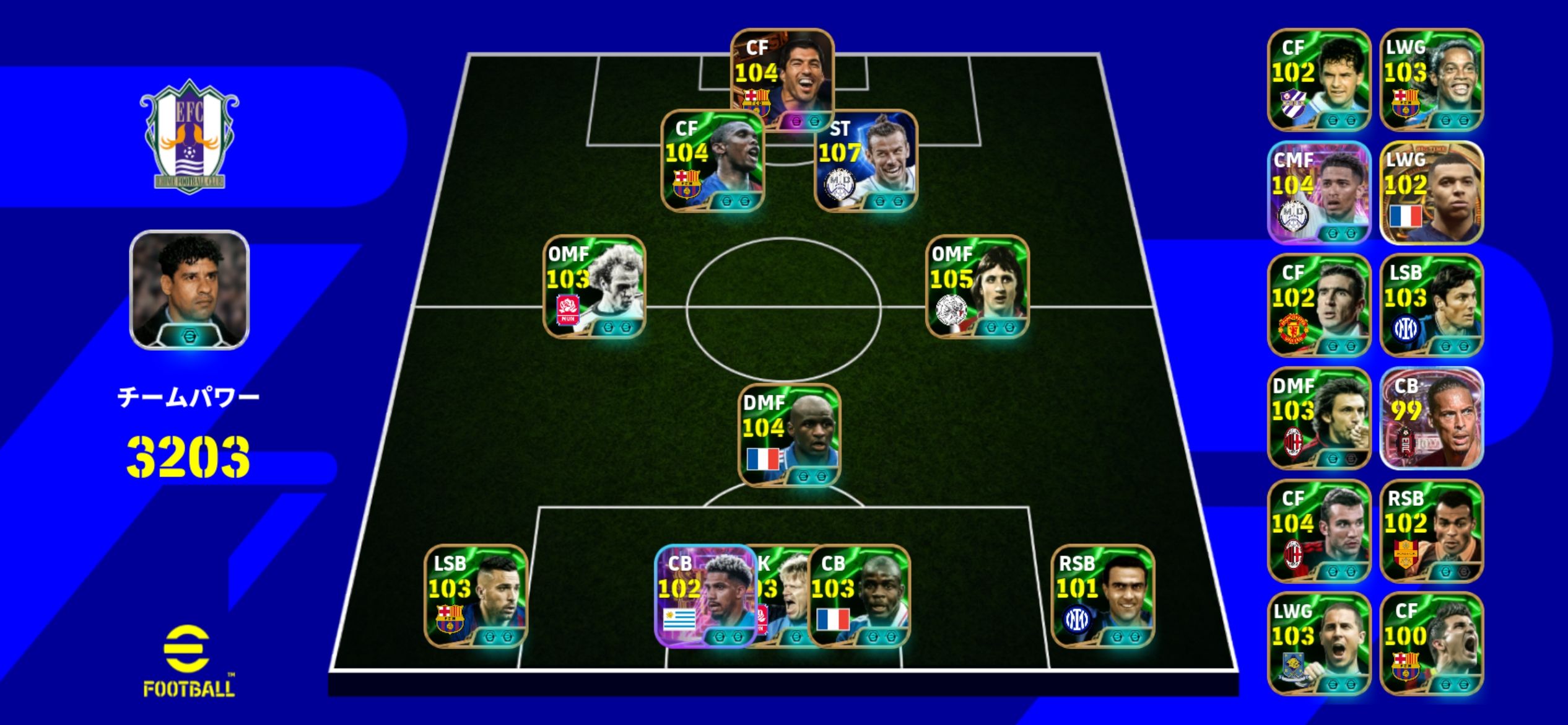1568x725 pixels.
Task: Select the CF 102 substitute with Manchester United badge
Action: pyautogui.click(x=1319, y=305)
